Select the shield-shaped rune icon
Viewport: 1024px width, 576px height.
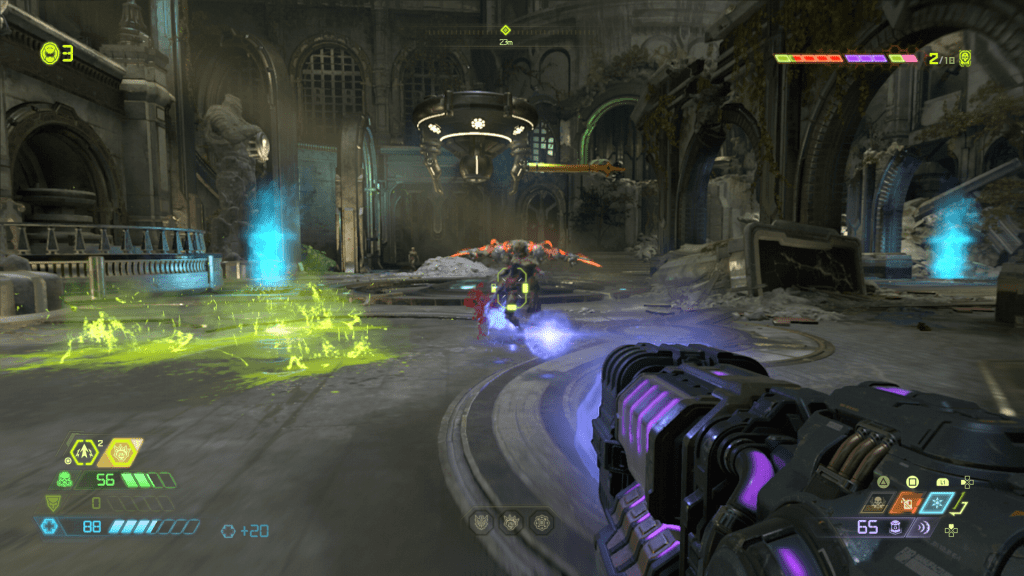(481, 521)
